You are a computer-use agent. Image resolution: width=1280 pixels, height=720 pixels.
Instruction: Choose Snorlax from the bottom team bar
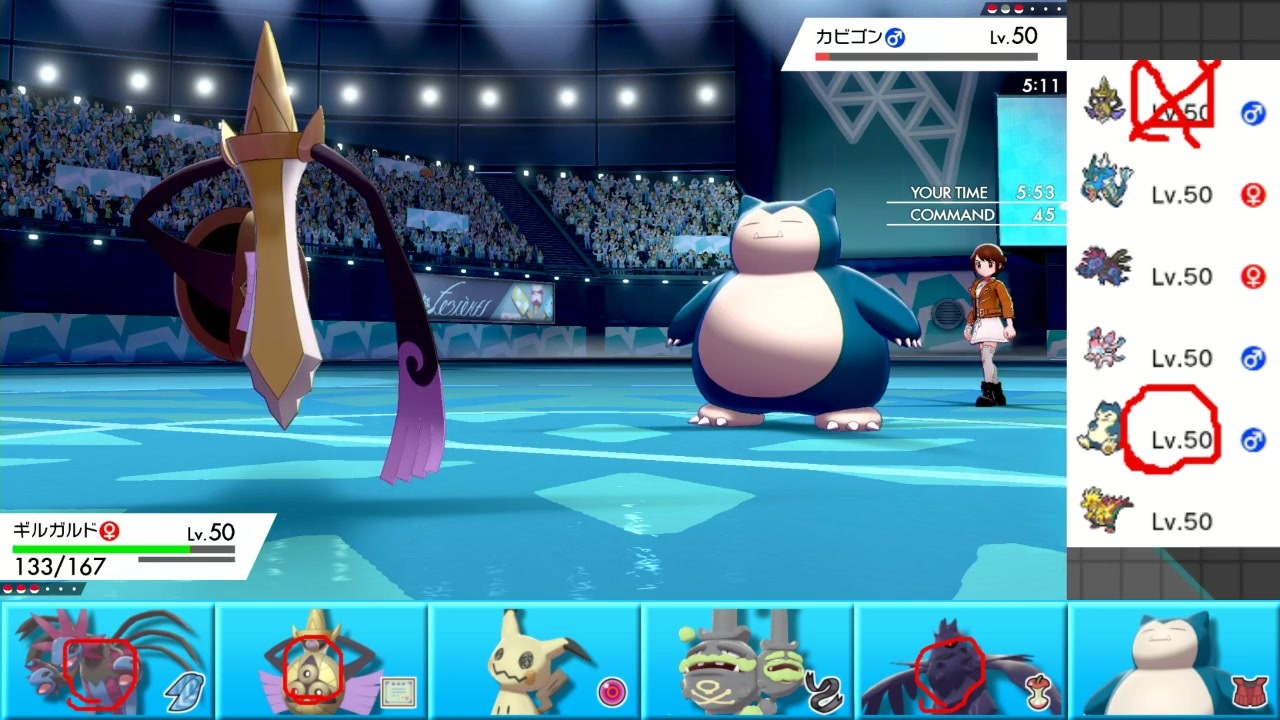(x=1174, y=660)
